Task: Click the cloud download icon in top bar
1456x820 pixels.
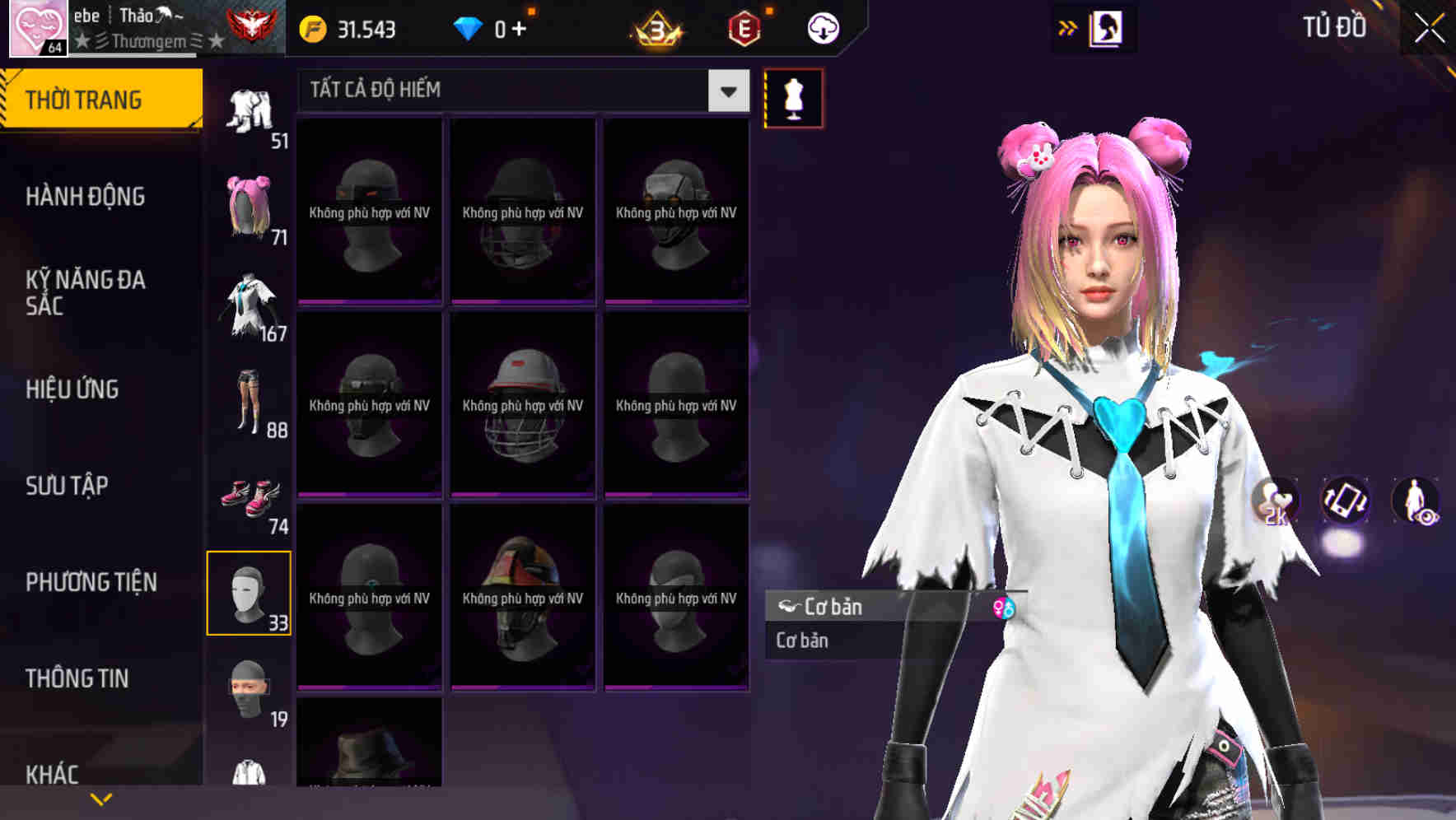Action: (822, 27)
